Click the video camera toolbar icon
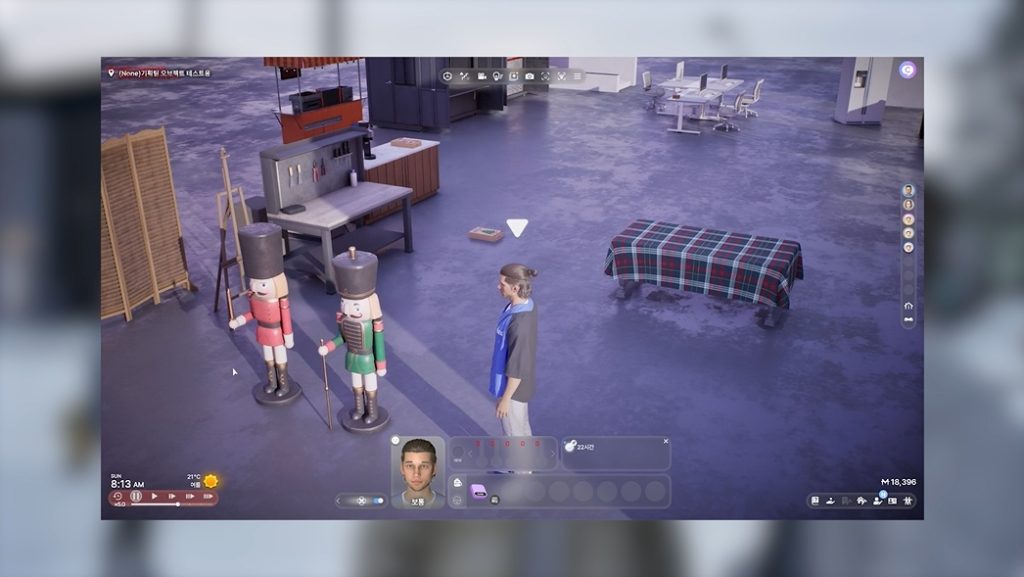The width and height of the screenshot is (1024, 577). coord(481,76)
